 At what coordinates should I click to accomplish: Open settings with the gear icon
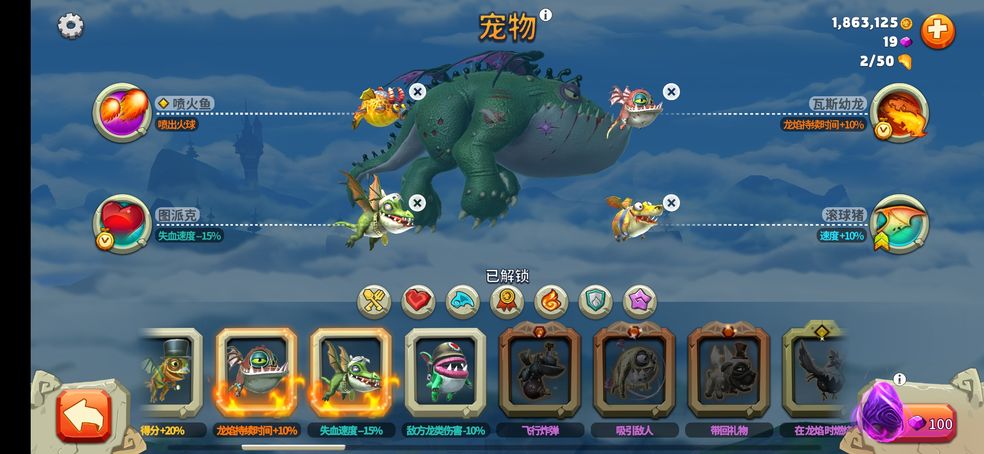coord(70,26)
